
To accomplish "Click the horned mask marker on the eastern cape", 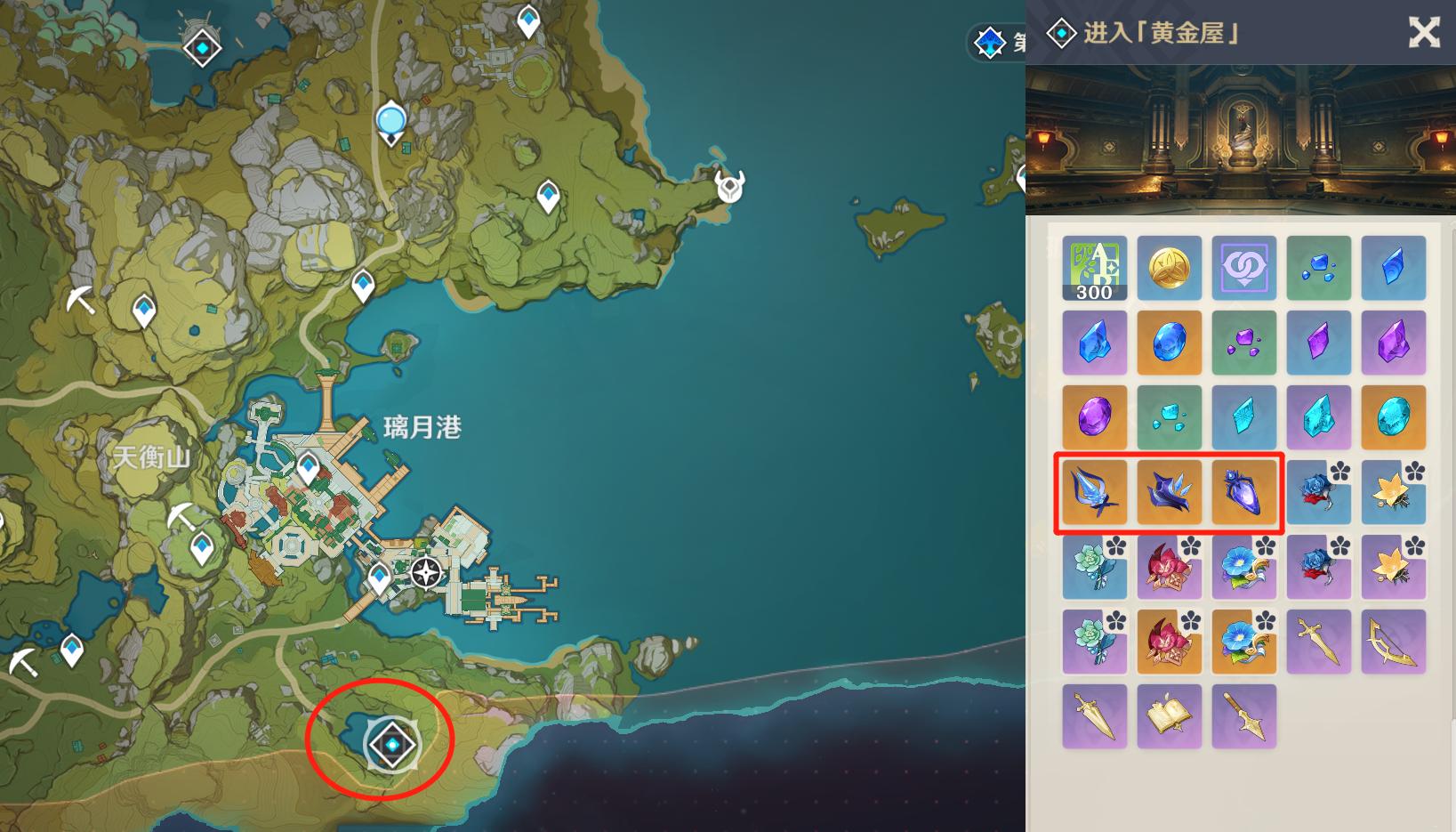I will pos(730,186).
